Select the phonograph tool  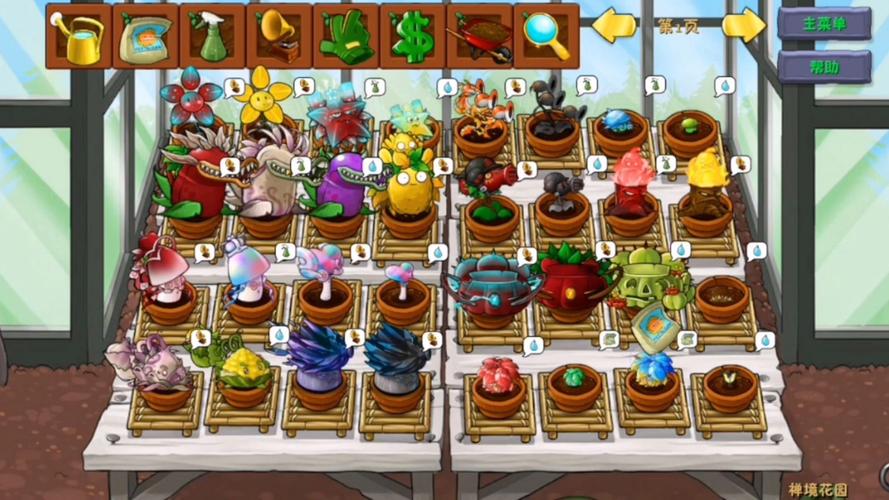click(x=279, y=35)
